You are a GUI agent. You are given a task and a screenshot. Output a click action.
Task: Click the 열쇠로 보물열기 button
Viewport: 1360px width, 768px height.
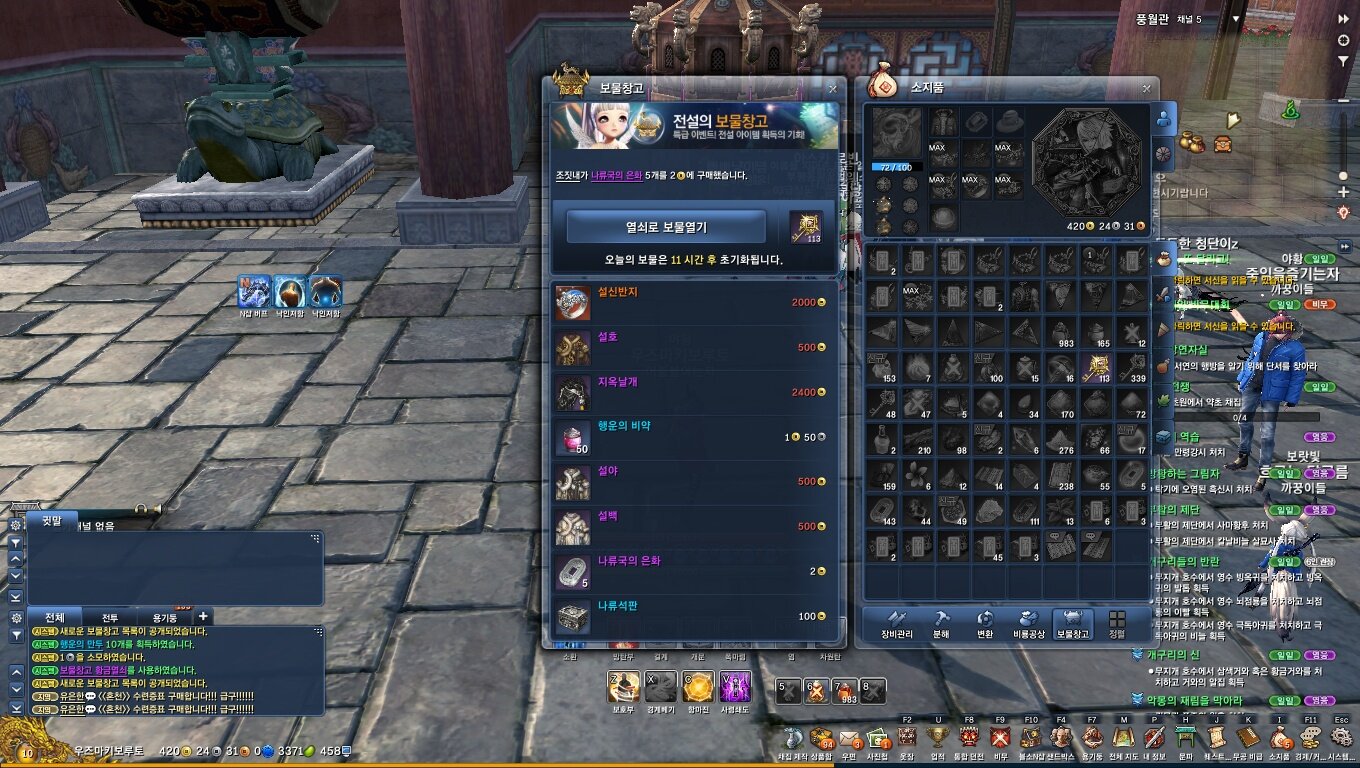click(x=666, y=227)
